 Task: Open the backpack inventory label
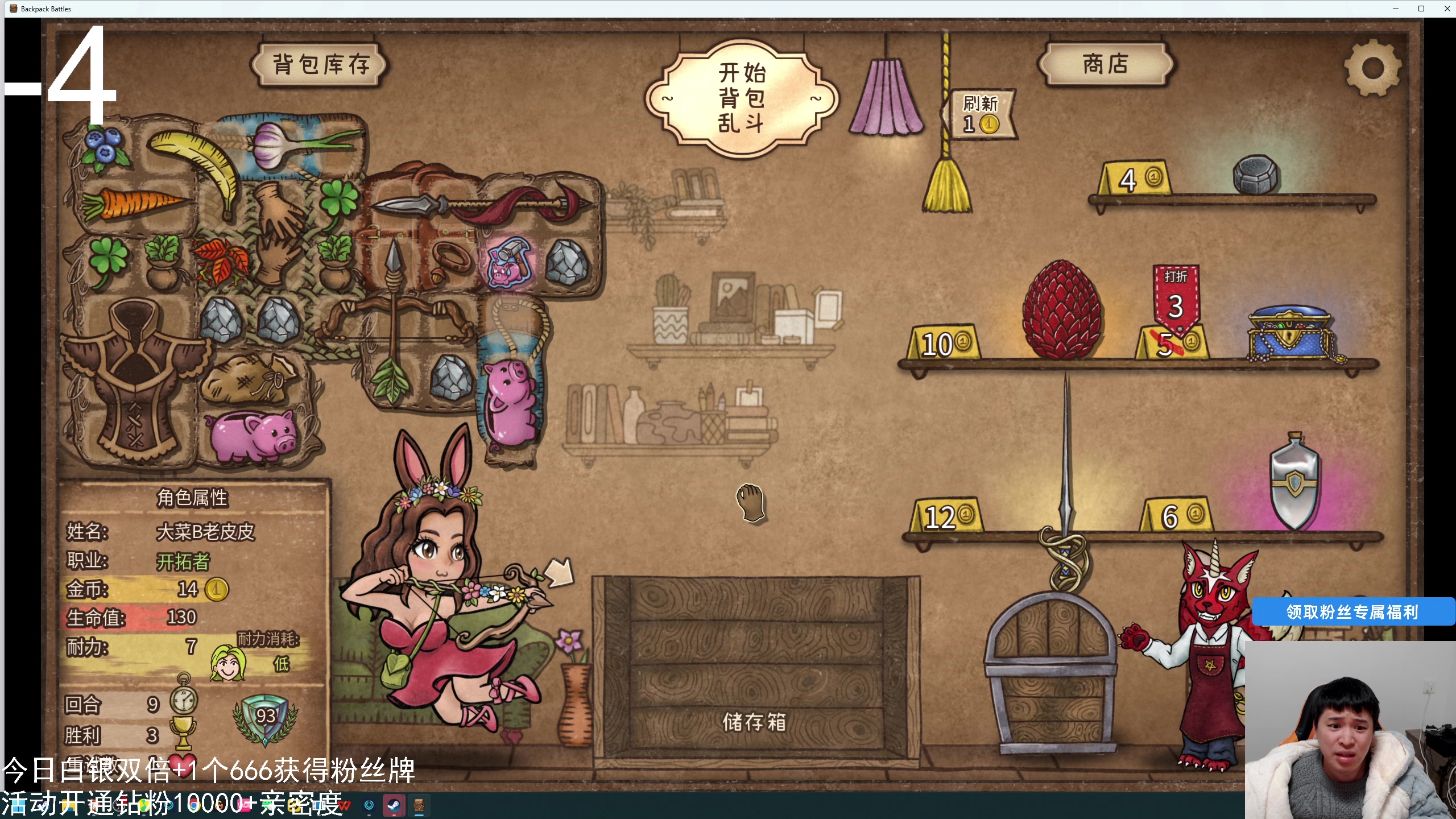tap(320, 64)
